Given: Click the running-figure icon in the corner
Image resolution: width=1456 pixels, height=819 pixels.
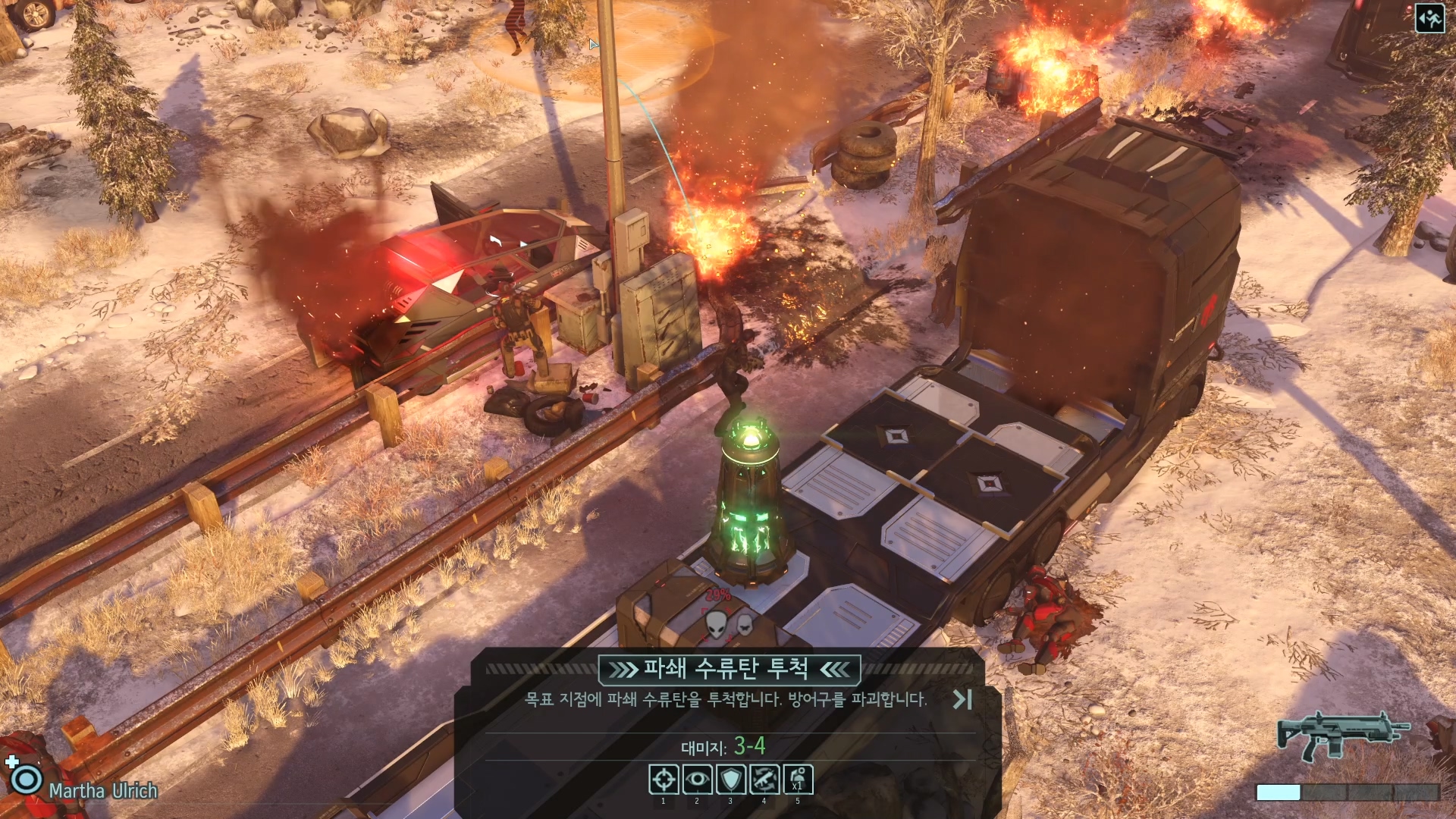Looking at the screenshot, I should (x=1430, y=18).
